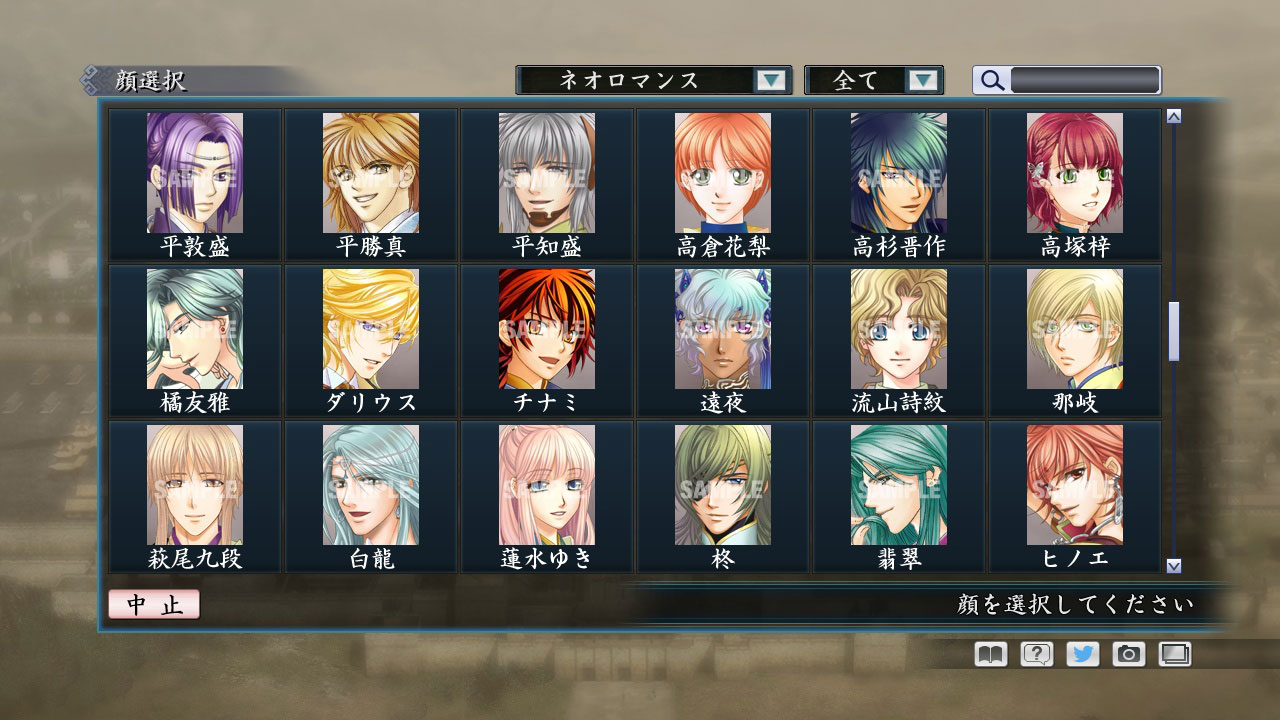Click the magnifying glass search icon

pyautogui.click(x=990, y=79)
